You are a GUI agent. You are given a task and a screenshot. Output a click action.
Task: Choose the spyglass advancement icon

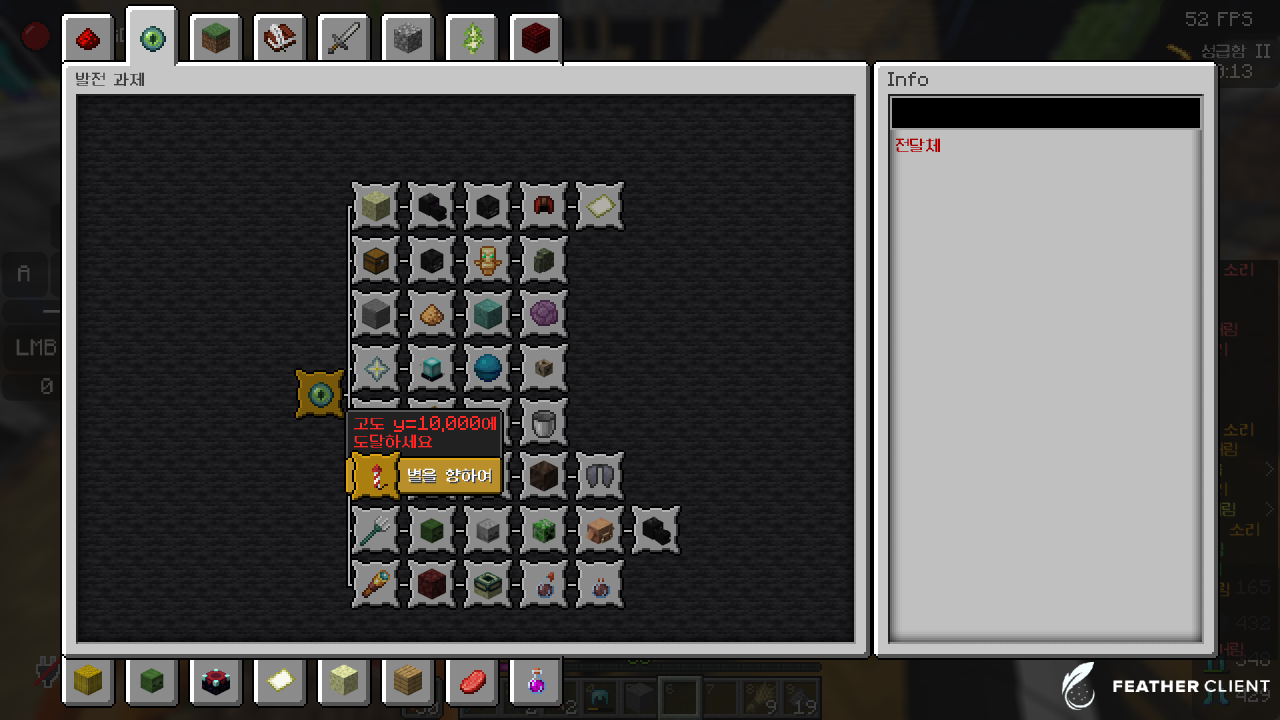(x=376, y=584)
